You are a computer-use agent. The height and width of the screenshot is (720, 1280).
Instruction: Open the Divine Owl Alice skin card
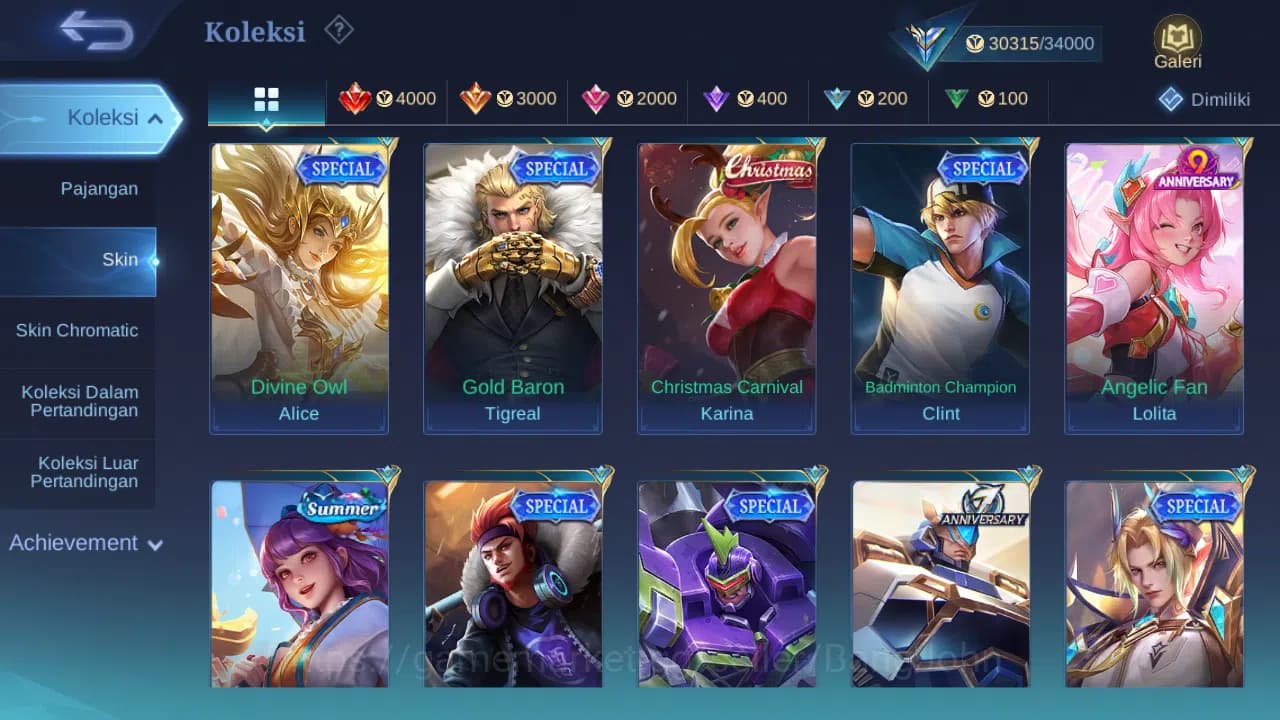pos(299,287)
